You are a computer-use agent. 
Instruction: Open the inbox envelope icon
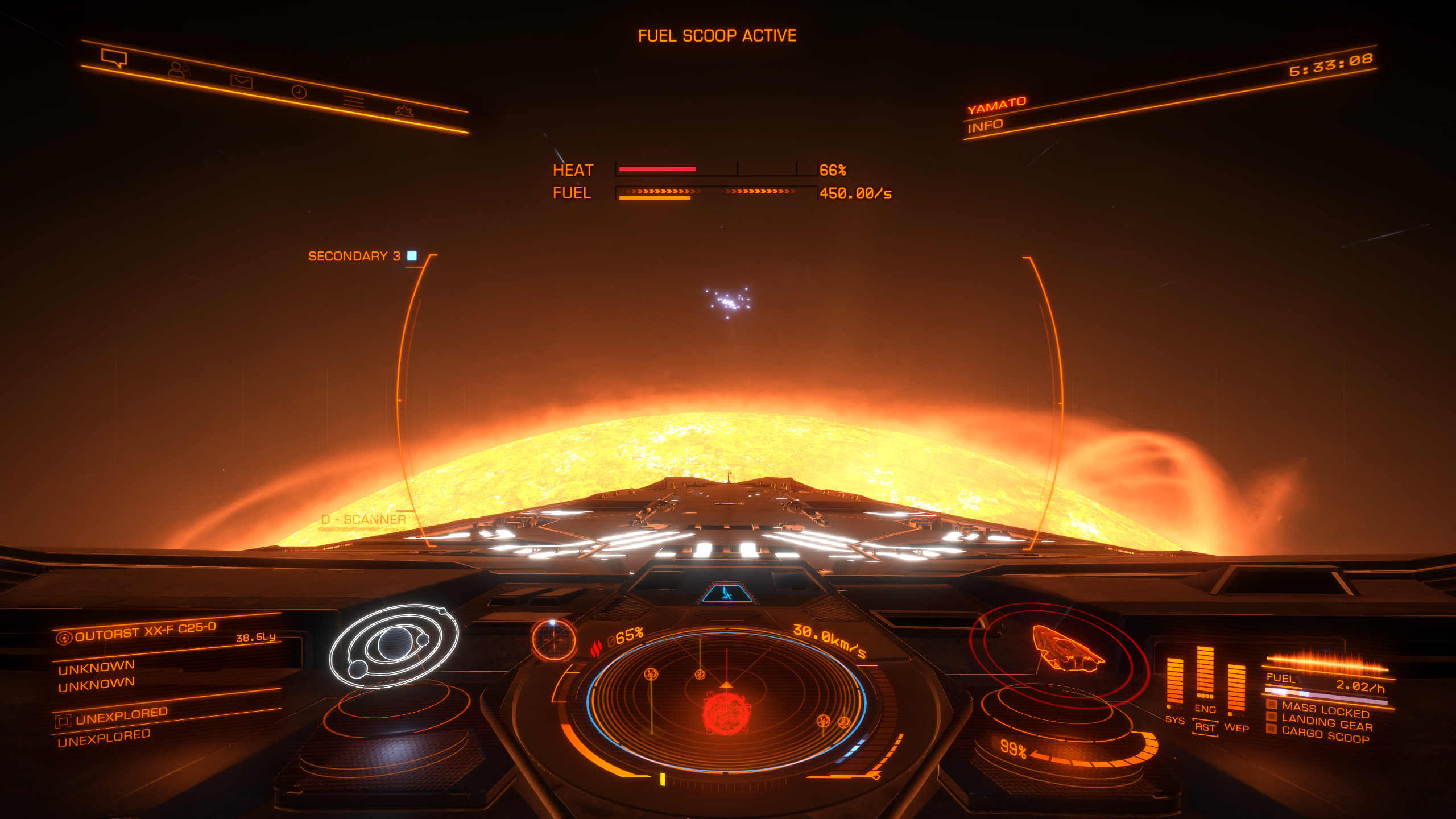(241, 81)
